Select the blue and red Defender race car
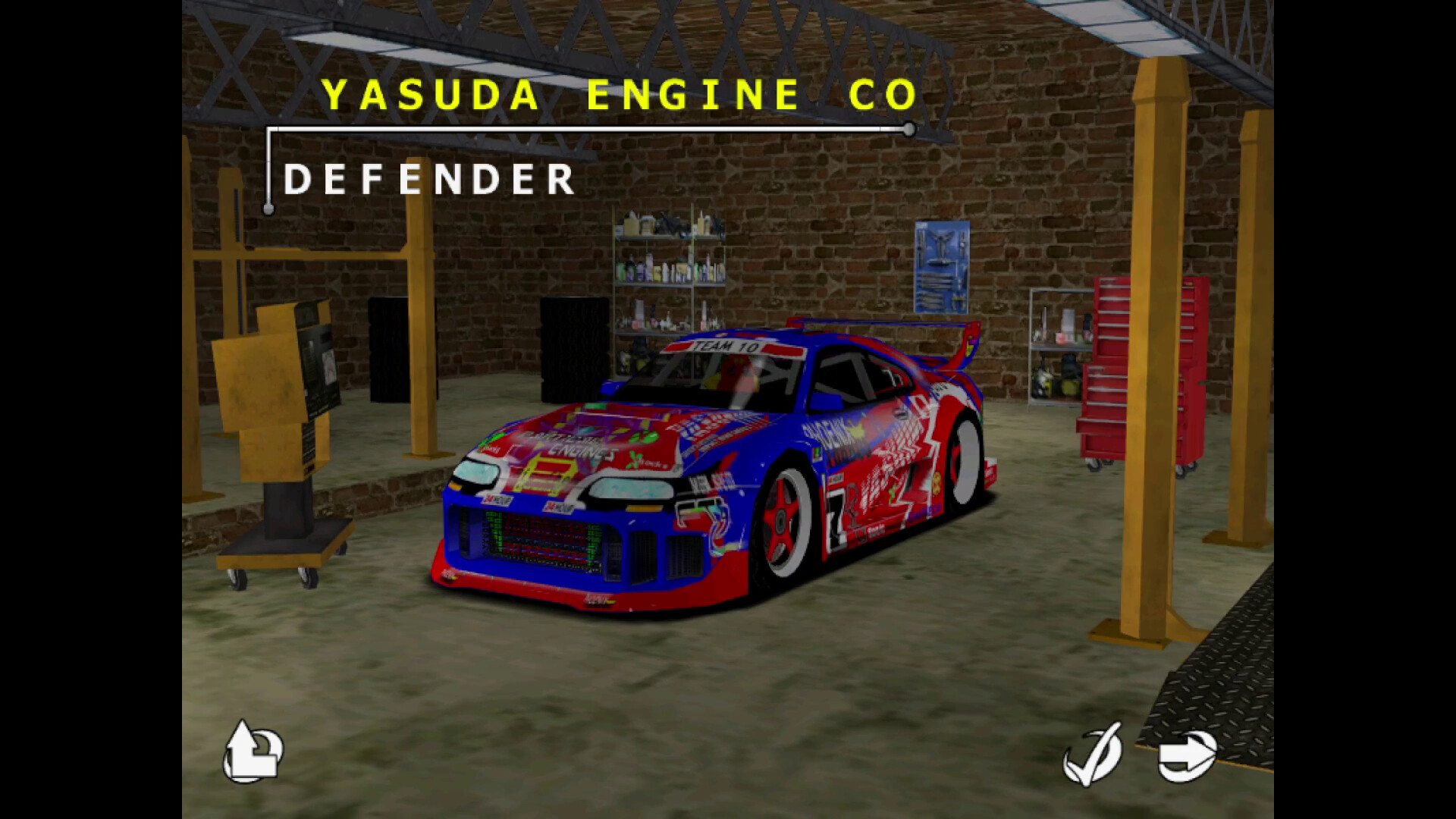The width and height of the screenshot is (1456, 819). click(x=720, y=470)
